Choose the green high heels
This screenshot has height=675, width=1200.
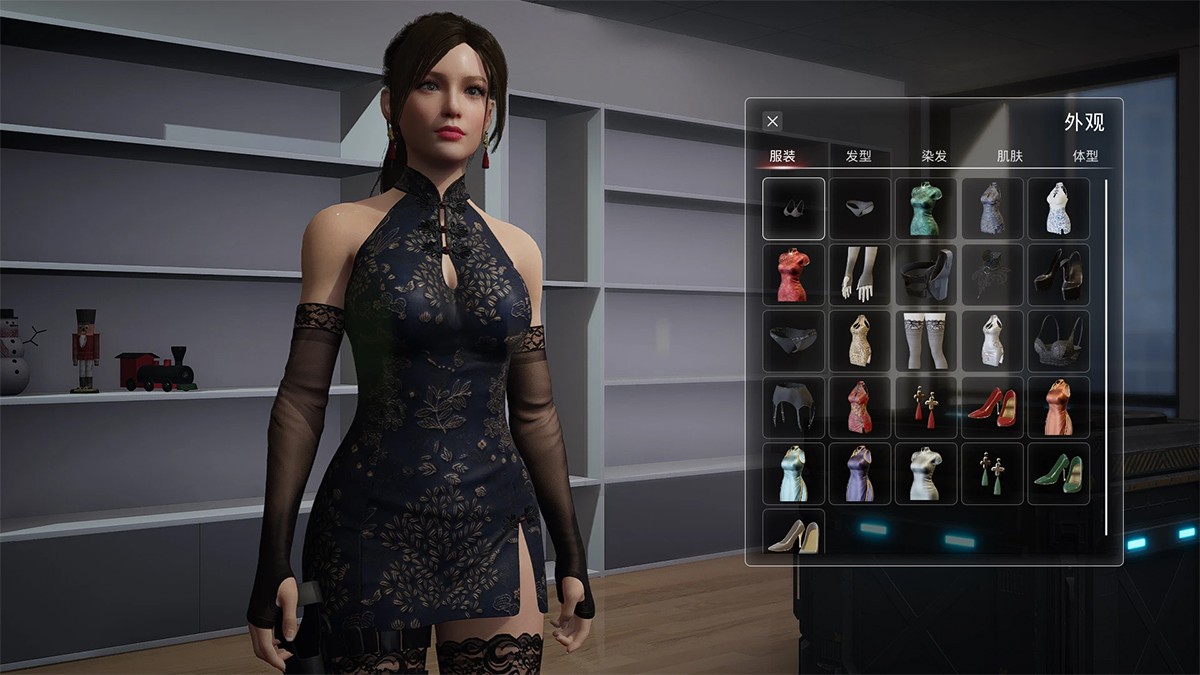pyautogui.click(x=1058, y=473)
